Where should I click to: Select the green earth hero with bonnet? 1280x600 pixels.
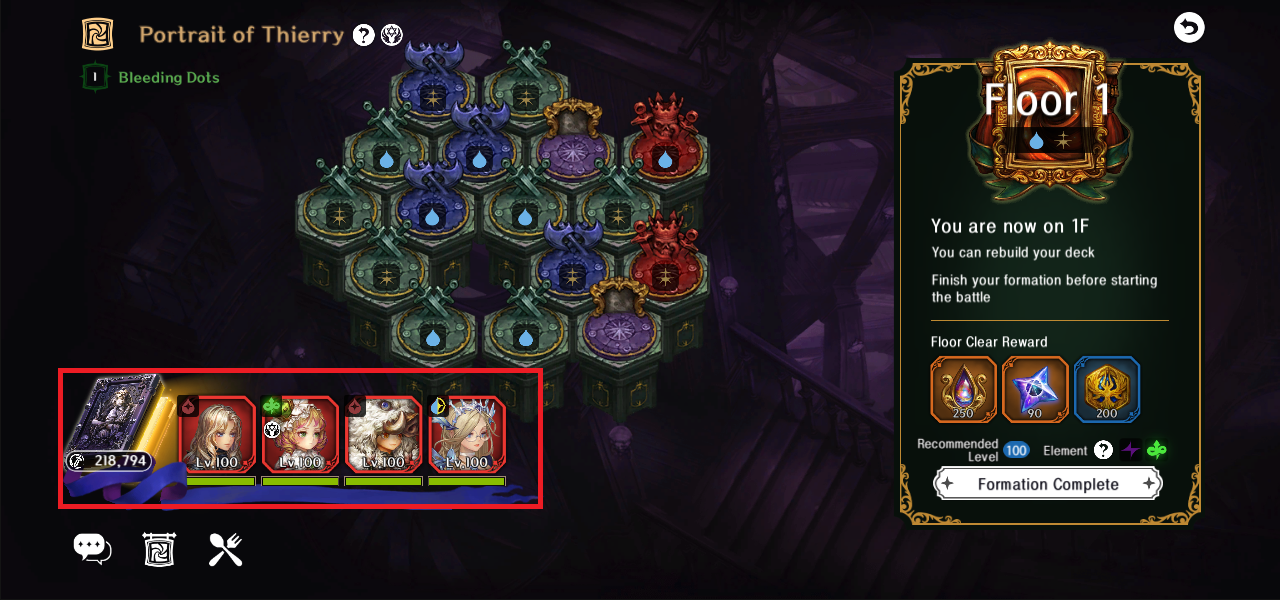point(301,434)
